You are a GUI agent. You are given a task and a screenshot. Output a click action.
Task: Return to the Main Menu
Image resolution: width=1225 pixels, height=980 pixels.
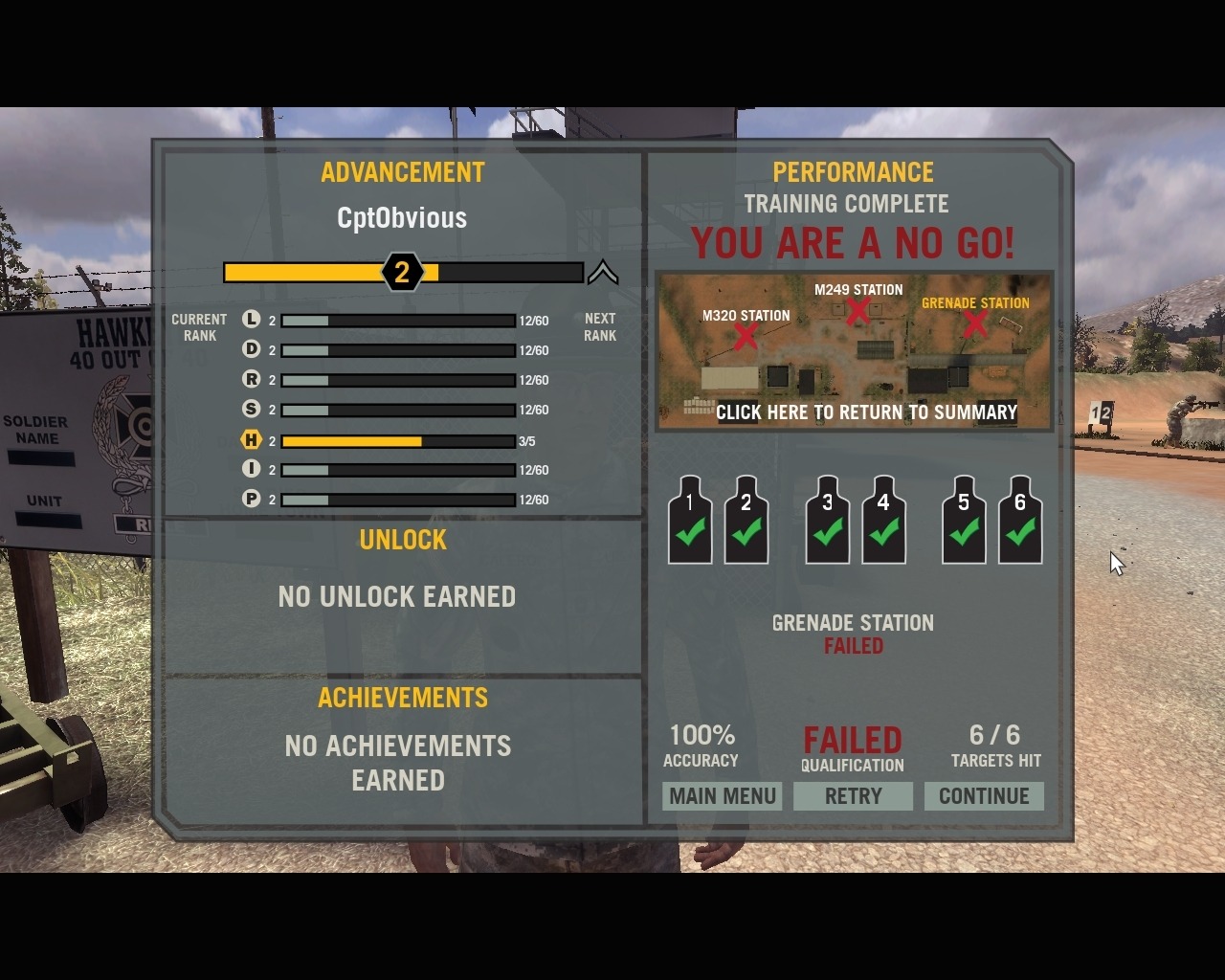(x=722, y=796)
